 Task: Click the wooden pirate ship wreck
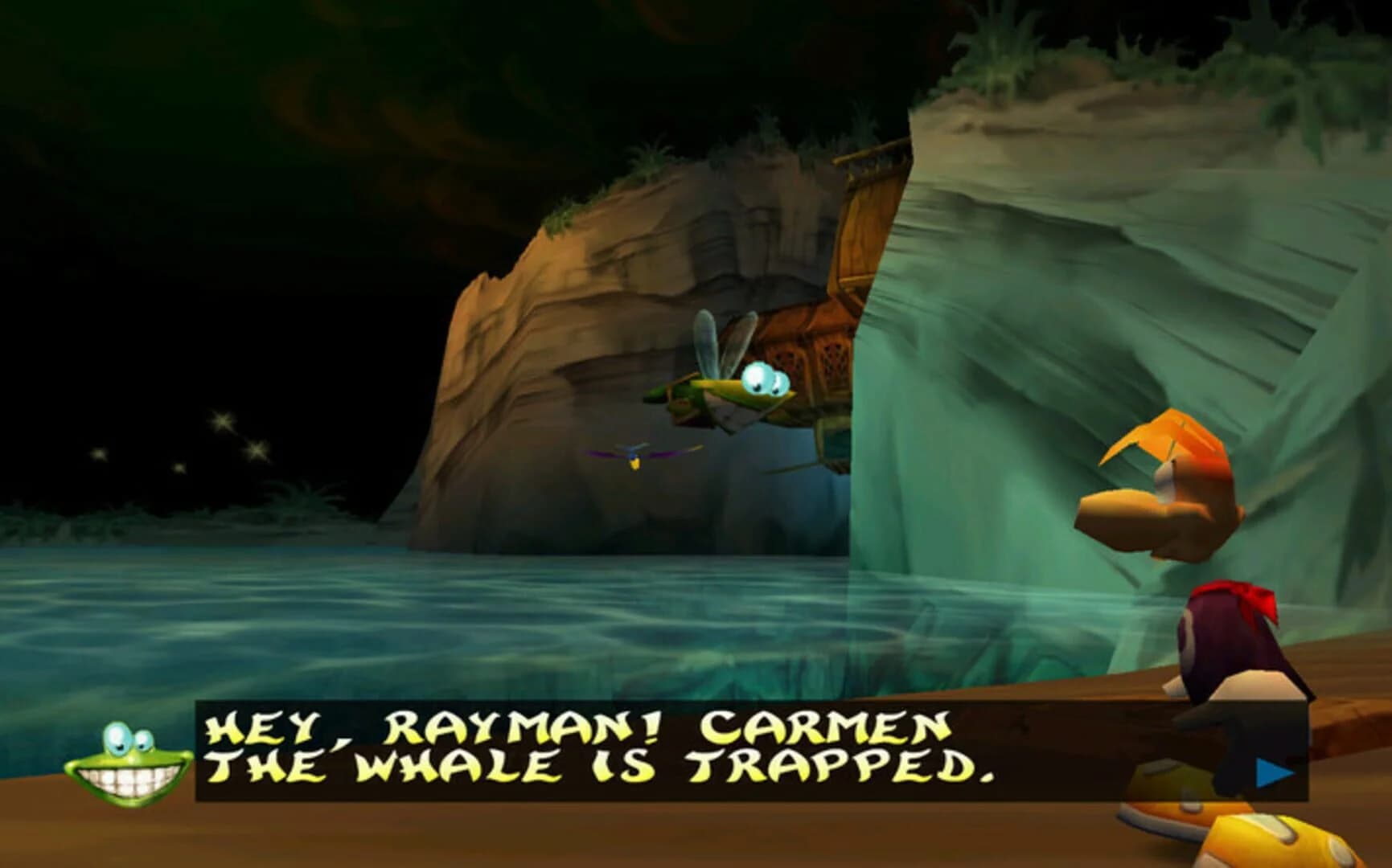[812, 321]
